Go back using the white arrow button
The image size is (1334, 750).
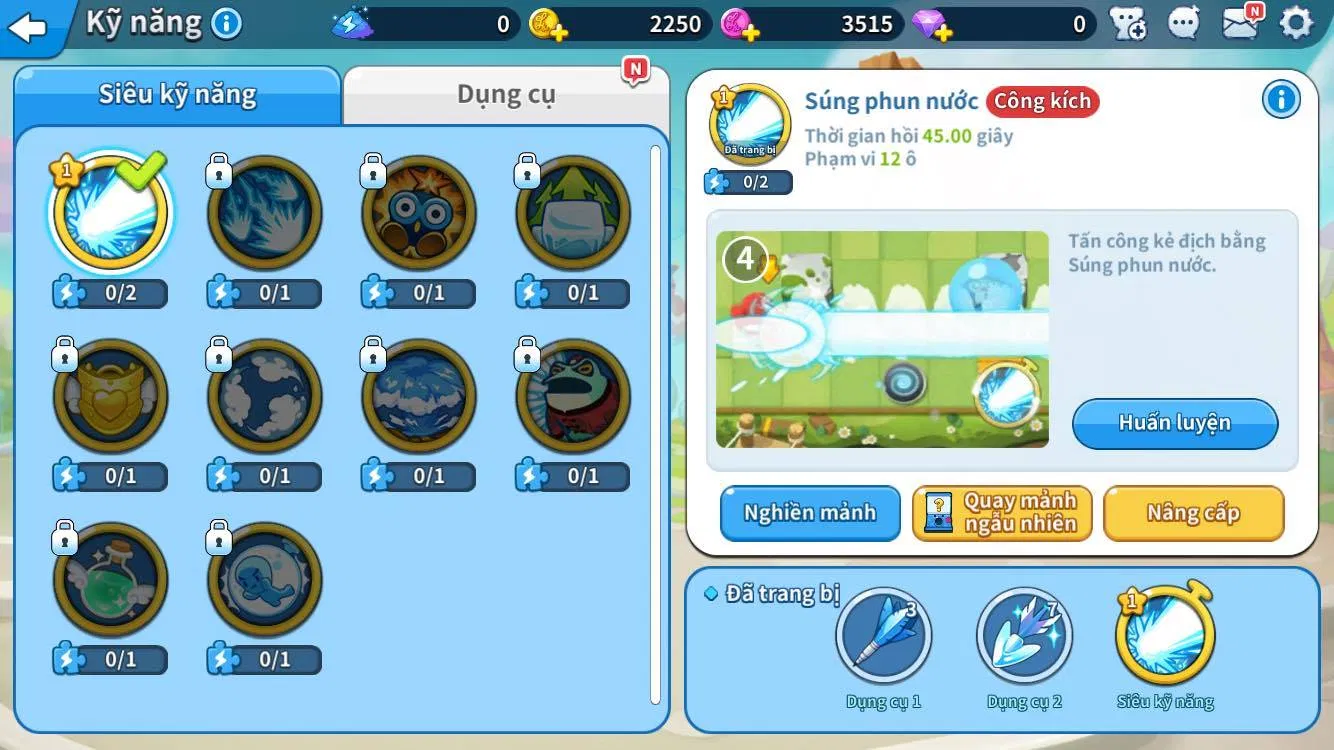pyautogui.click(x=28, y=27)
